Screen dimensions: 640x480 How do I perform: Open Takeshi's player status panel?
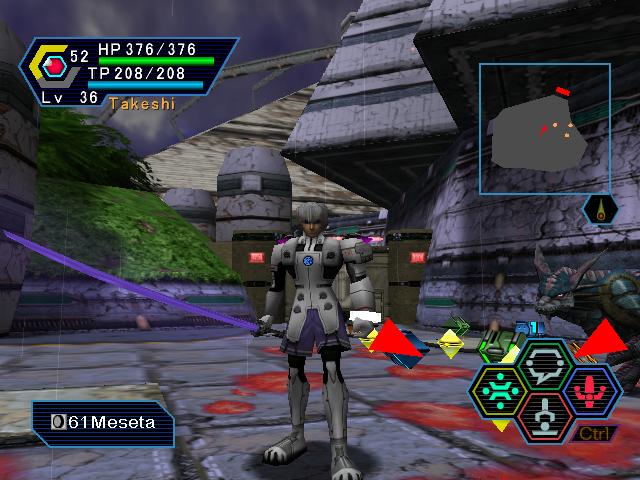[132, 72]
